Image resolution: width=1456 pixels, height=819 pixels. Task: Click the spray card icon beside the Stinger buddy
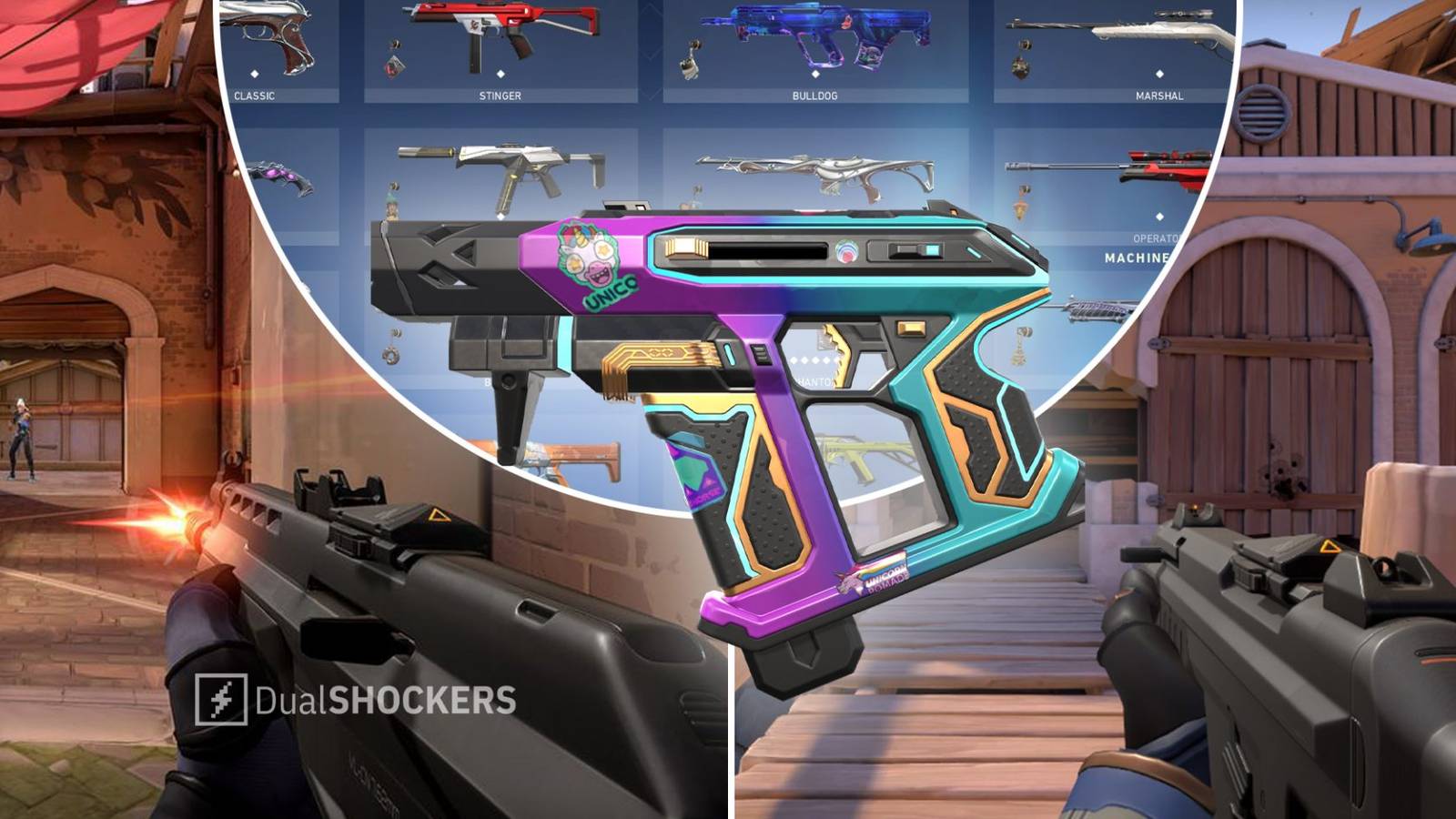394,67
